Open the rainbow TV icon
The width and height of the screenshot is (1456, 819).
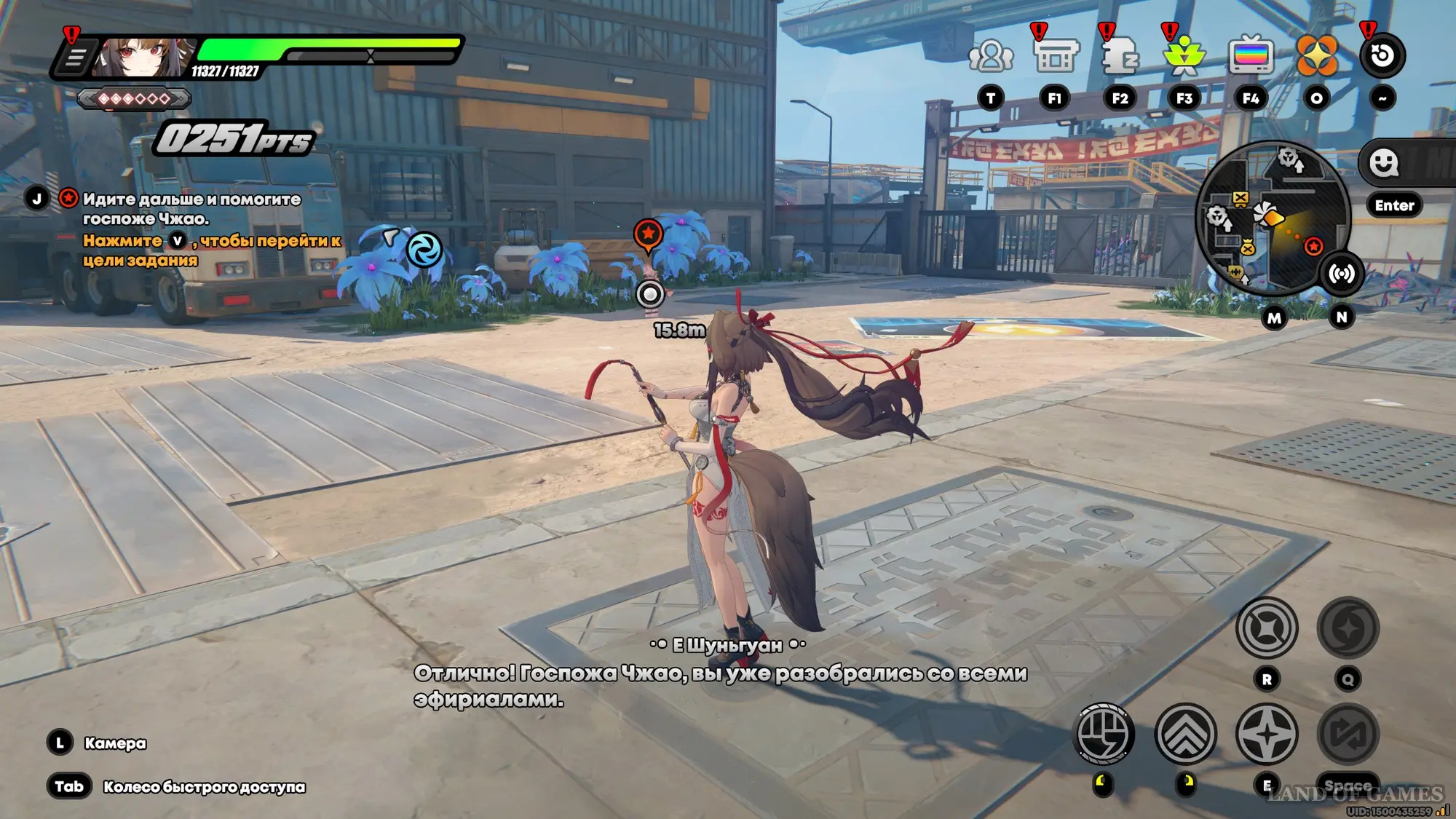coord(1251,56)
